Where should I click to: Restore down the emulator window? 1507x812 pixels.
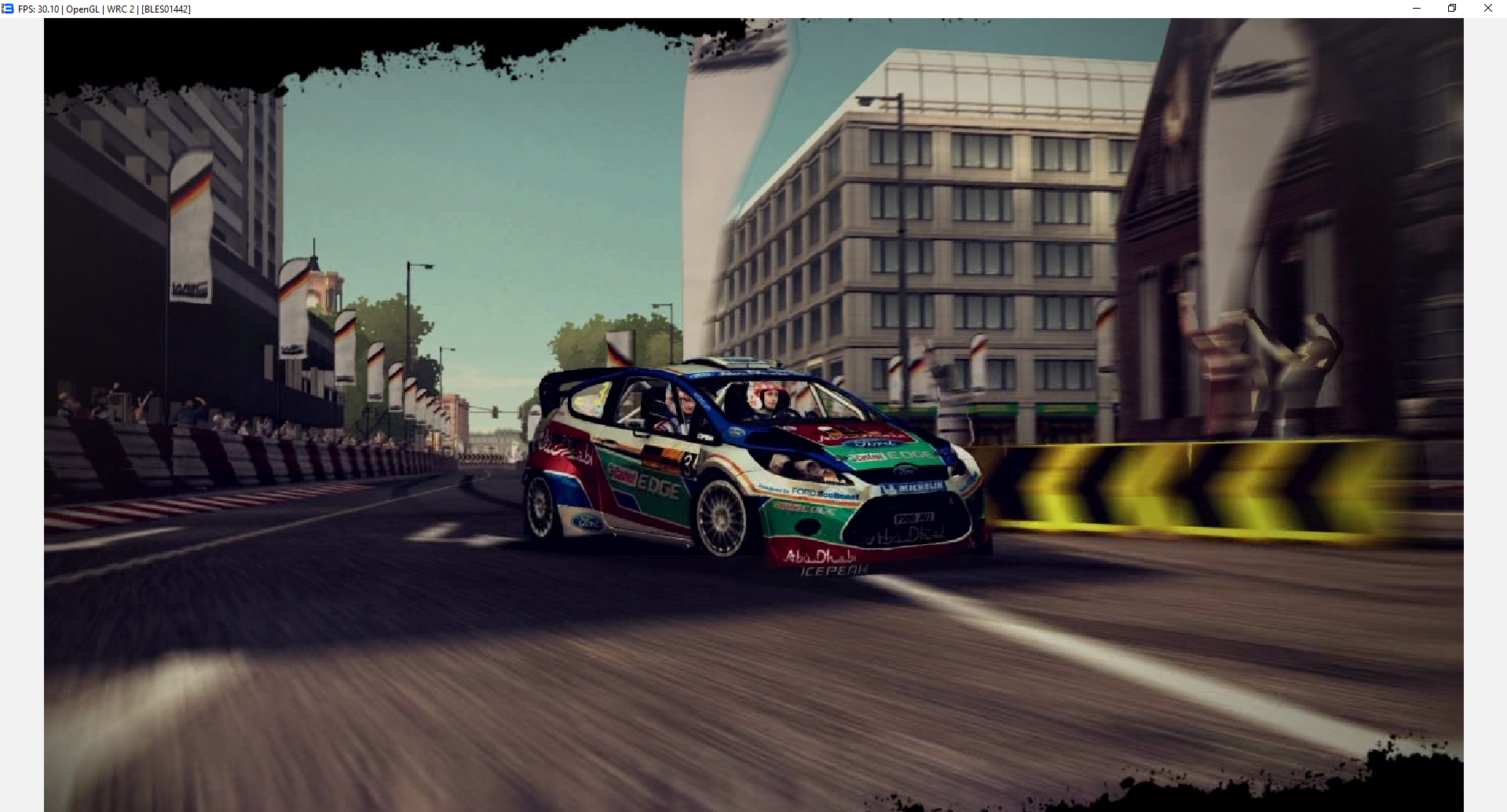(1452, 9)
